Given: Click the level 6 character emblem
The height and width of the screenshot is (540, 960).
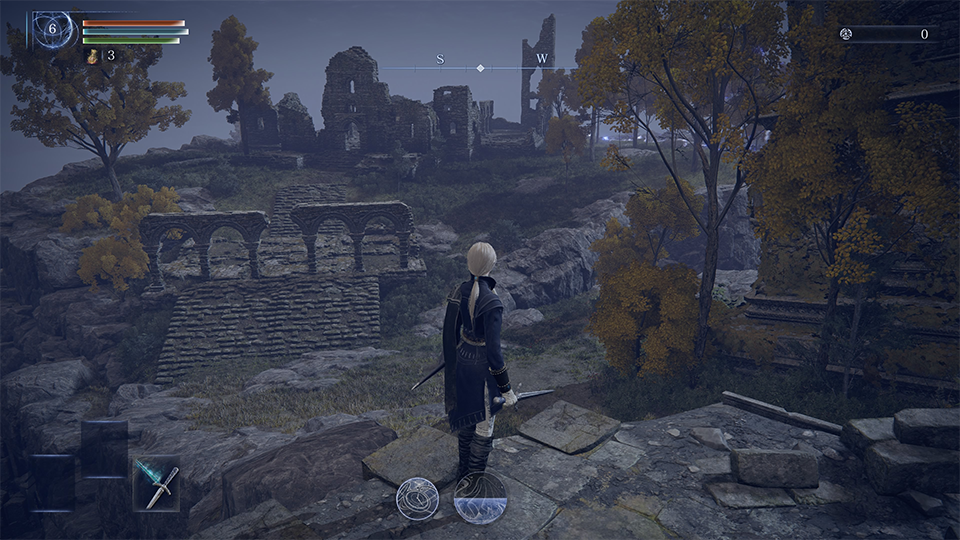Looking at the screenshot, I should coord(54,30).
